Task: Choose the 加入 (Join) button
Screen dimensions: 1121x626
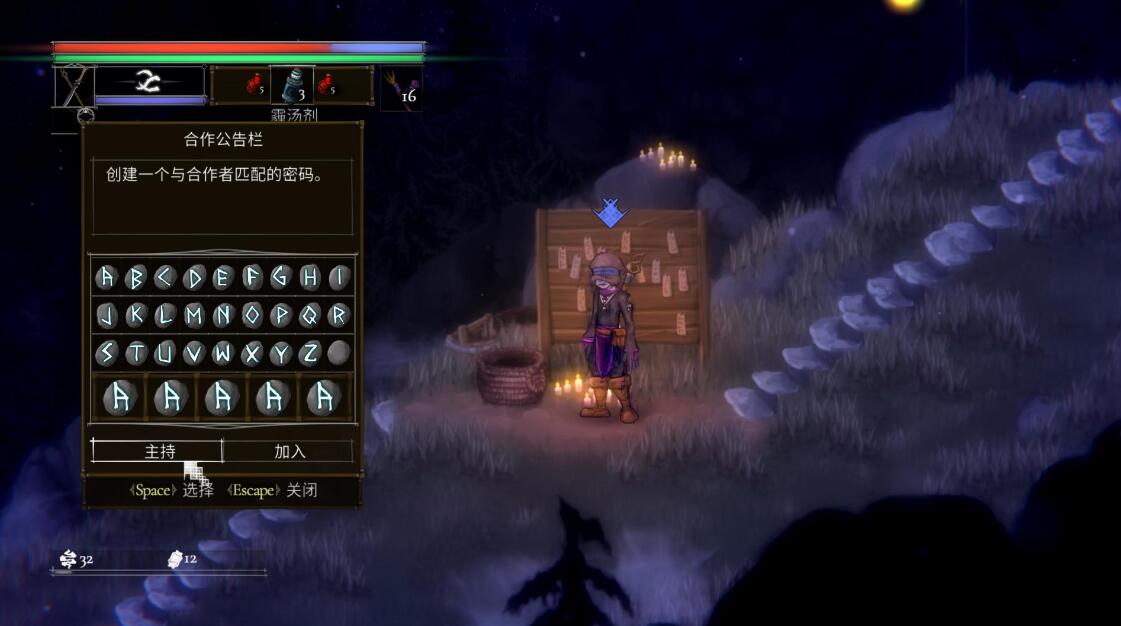Action: pyautogui.click(x=289, y=451)
